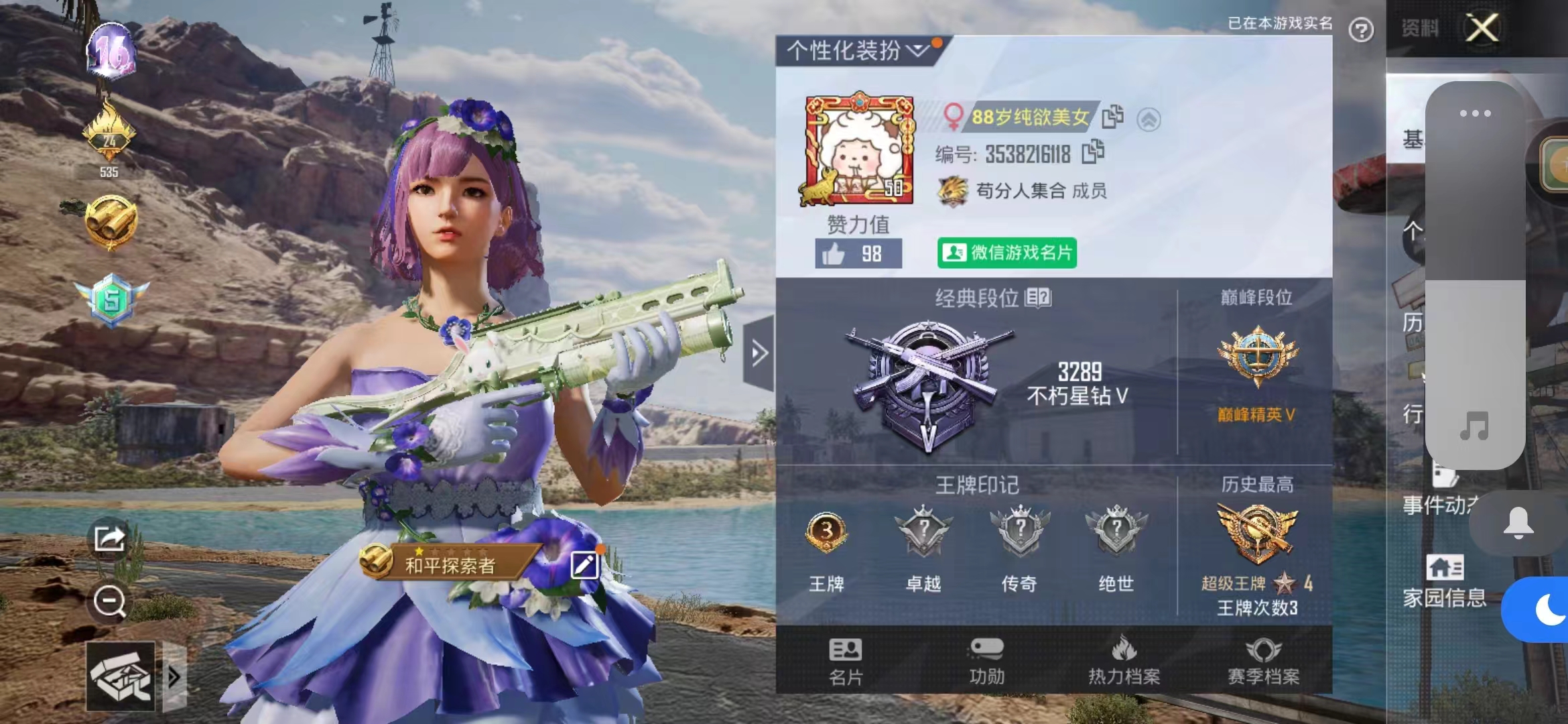Collapse the profile with the up chevron
1568x724 pixels.
(x=1148, y=118)
